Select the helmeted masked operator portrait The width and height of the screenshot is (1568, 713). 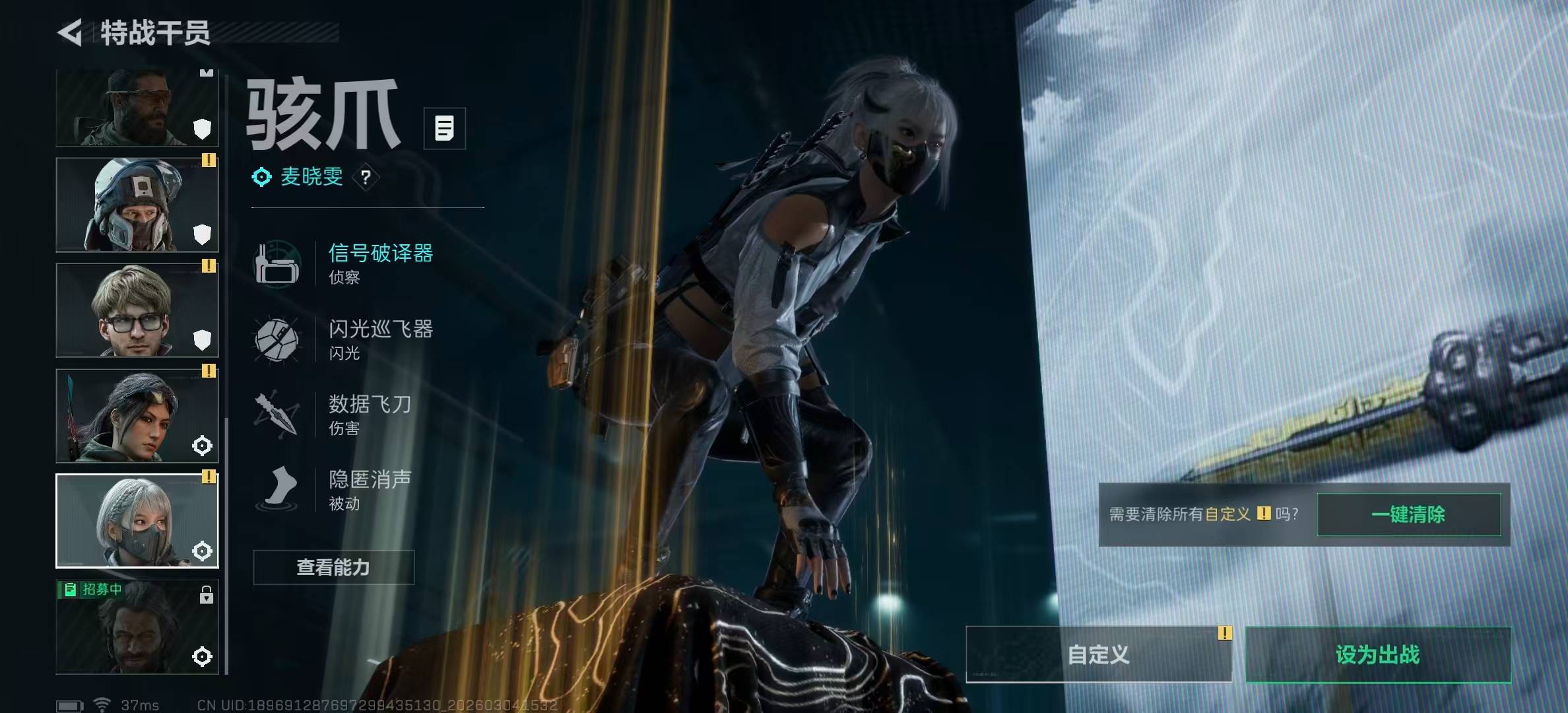[137, 205]
